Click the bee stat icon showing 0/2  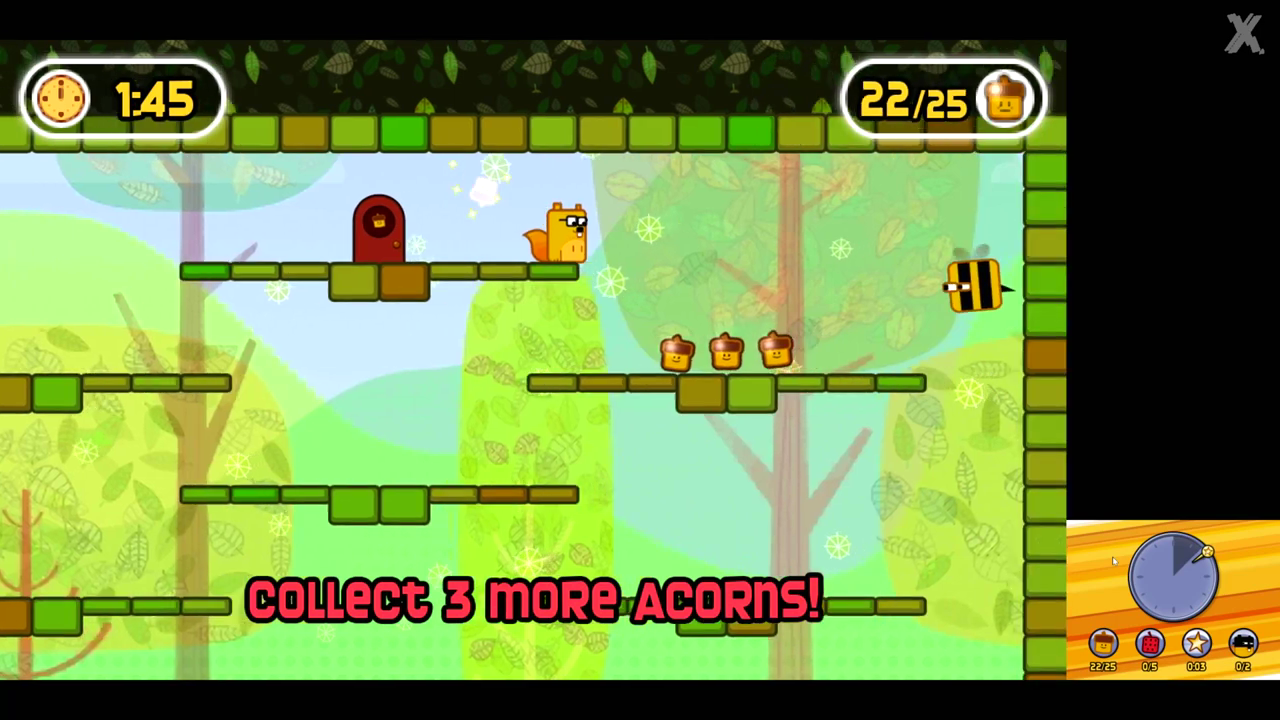1243,644
